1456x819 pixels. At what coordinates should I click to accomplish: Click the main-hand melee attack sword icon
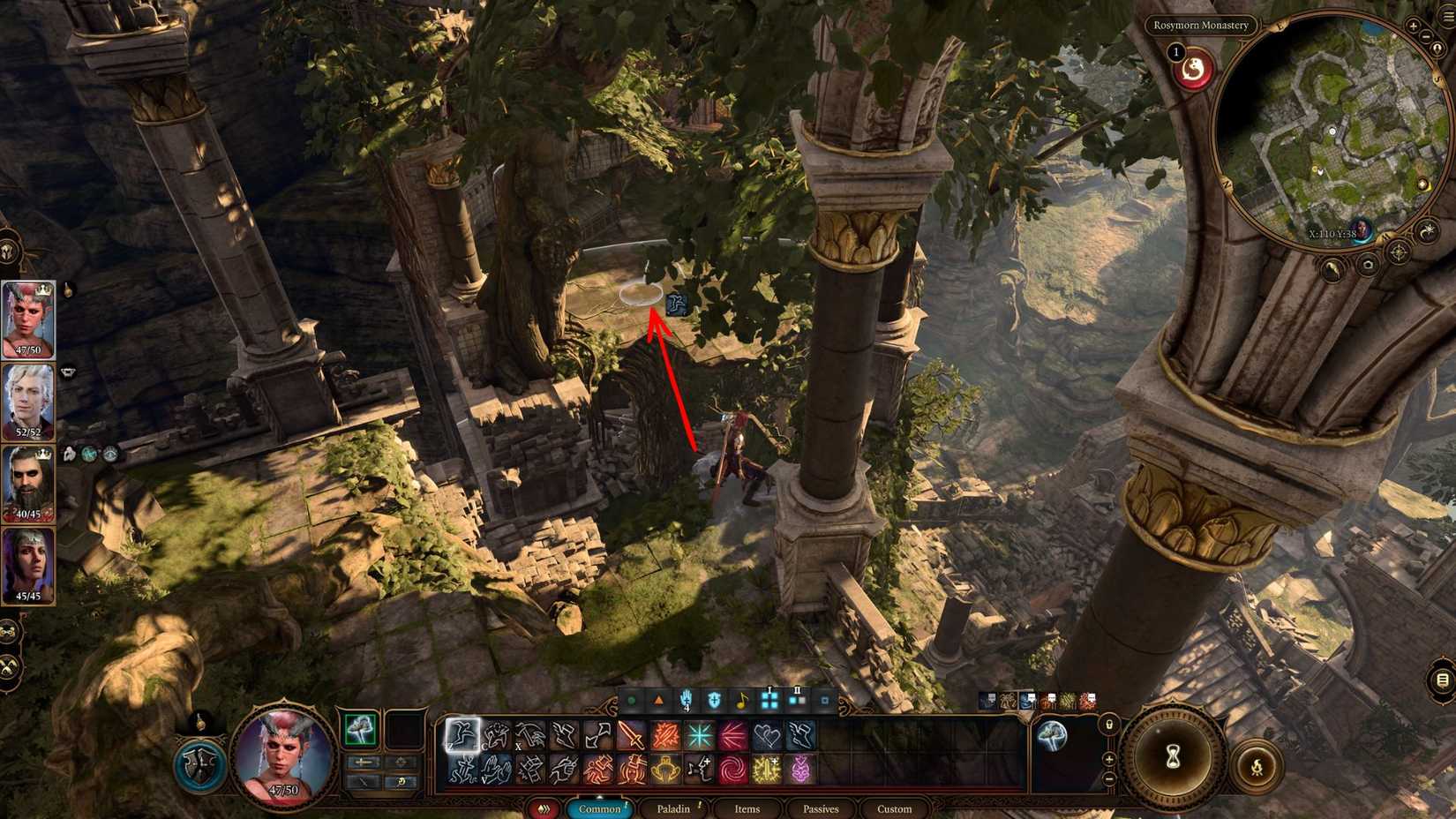630,733
